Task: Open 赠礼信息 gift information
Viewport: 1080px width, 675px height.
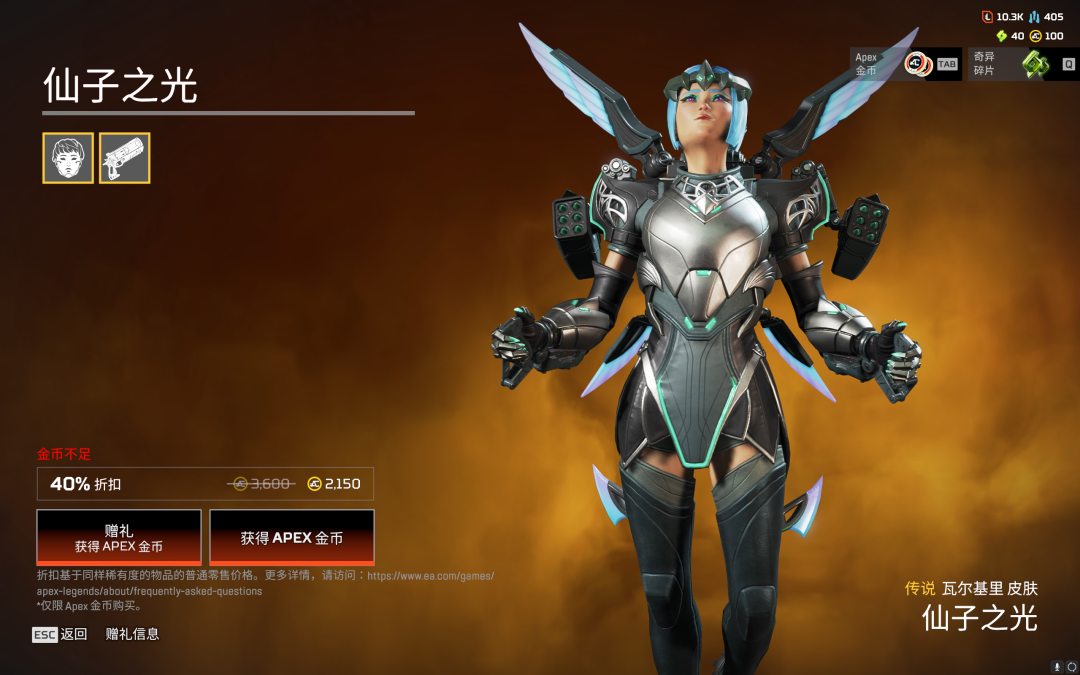Action: point(132,634)
